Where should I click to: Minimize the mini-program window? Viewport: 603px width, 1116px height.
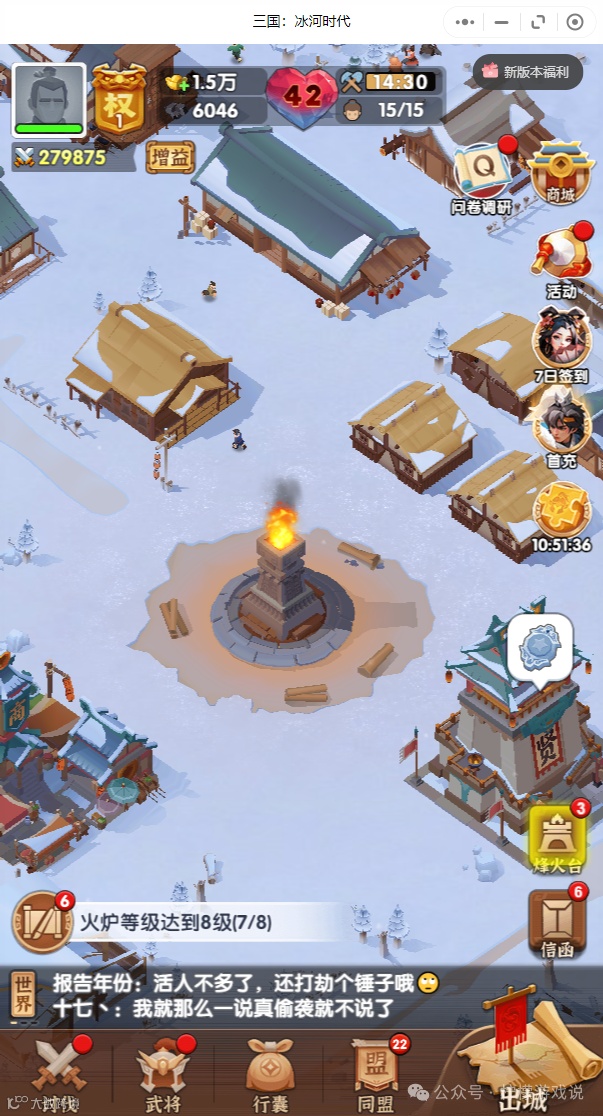(502, 22)
